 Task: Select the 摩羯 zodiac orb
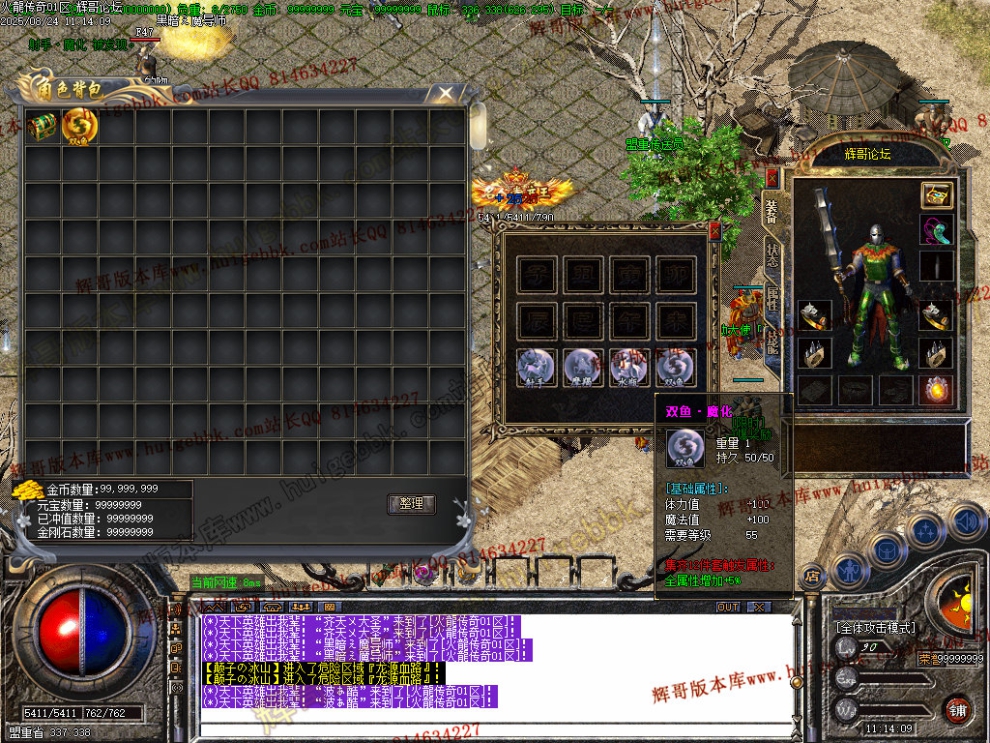point(583,367)
